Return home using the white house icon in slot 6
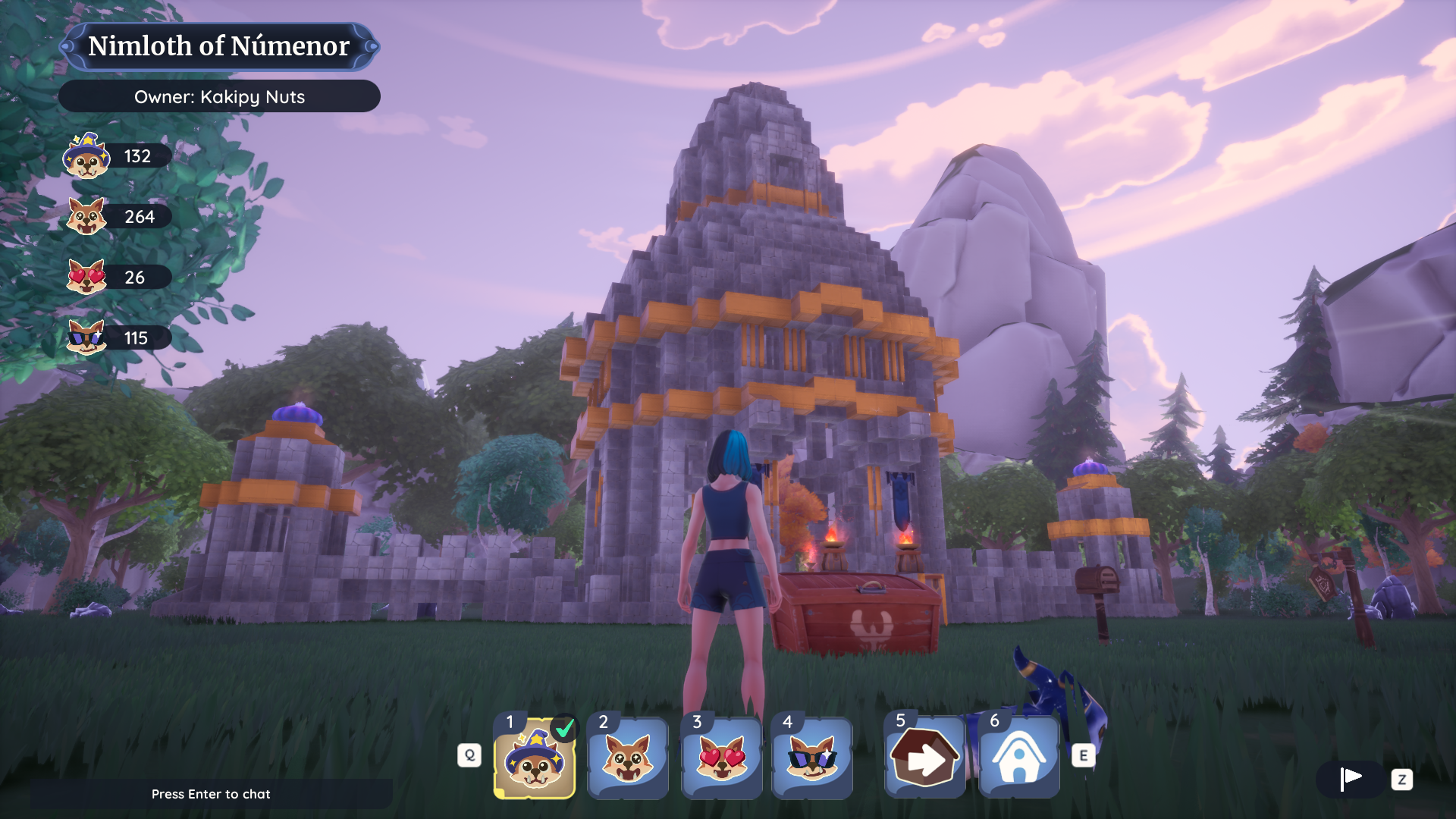 pos(1018,758)
